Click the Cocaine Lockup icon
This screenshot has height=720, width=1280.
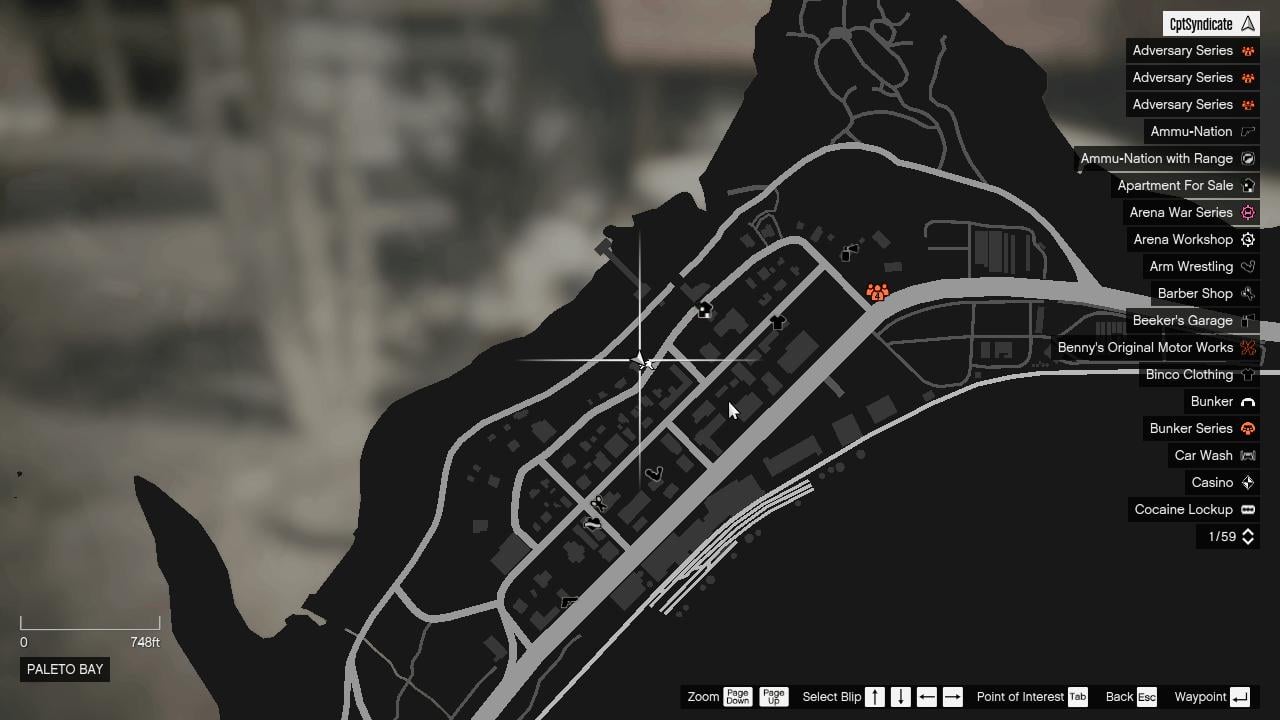click(1247, 509)
